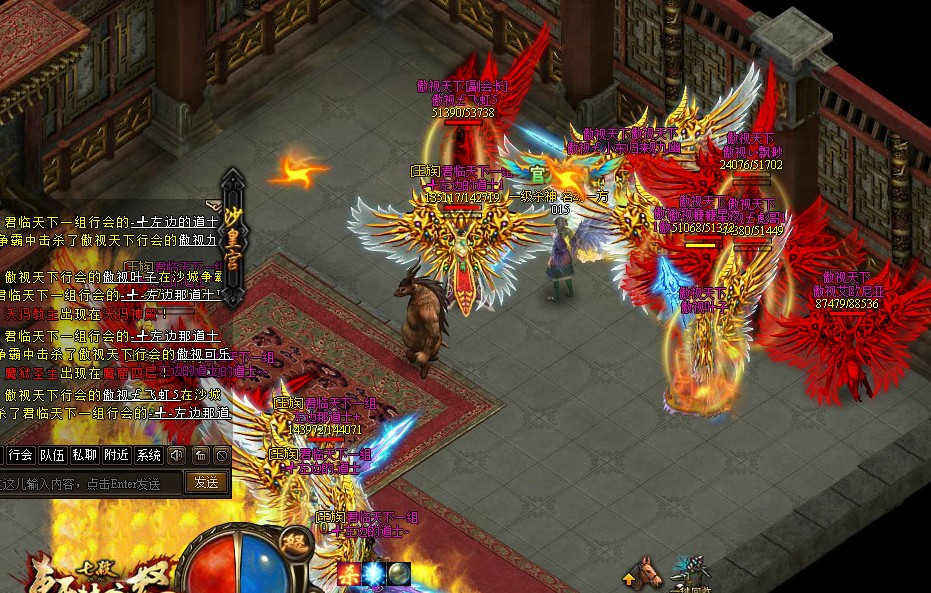Image resolution: width=931 pixels, height=593 pixels.
Task: Click the horse mount icon
Action: pos(652,572)
